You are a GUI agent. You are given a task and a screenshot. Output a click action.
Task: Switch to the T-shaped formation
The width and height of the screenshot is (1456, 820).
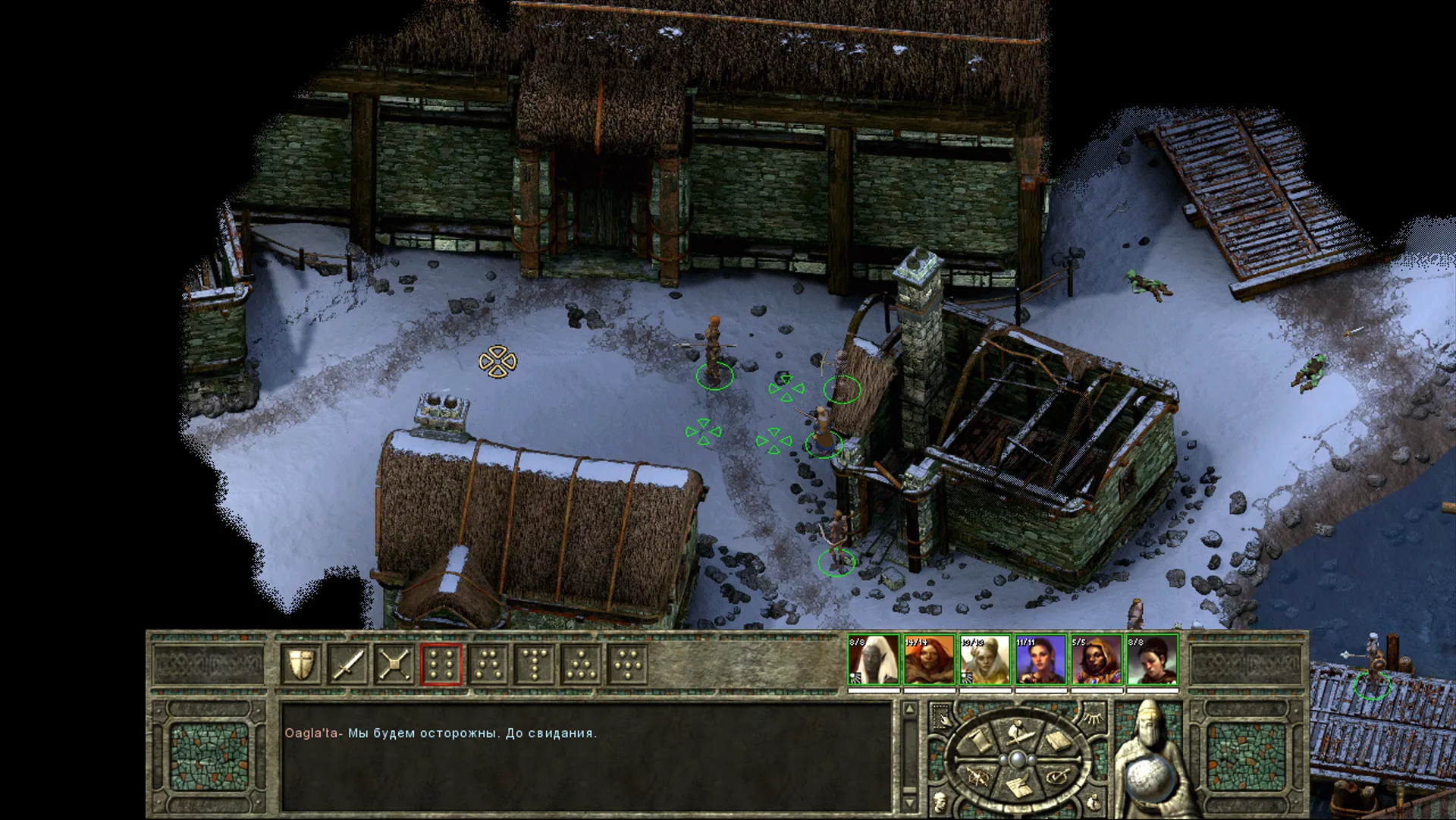(x=535, y=664)
